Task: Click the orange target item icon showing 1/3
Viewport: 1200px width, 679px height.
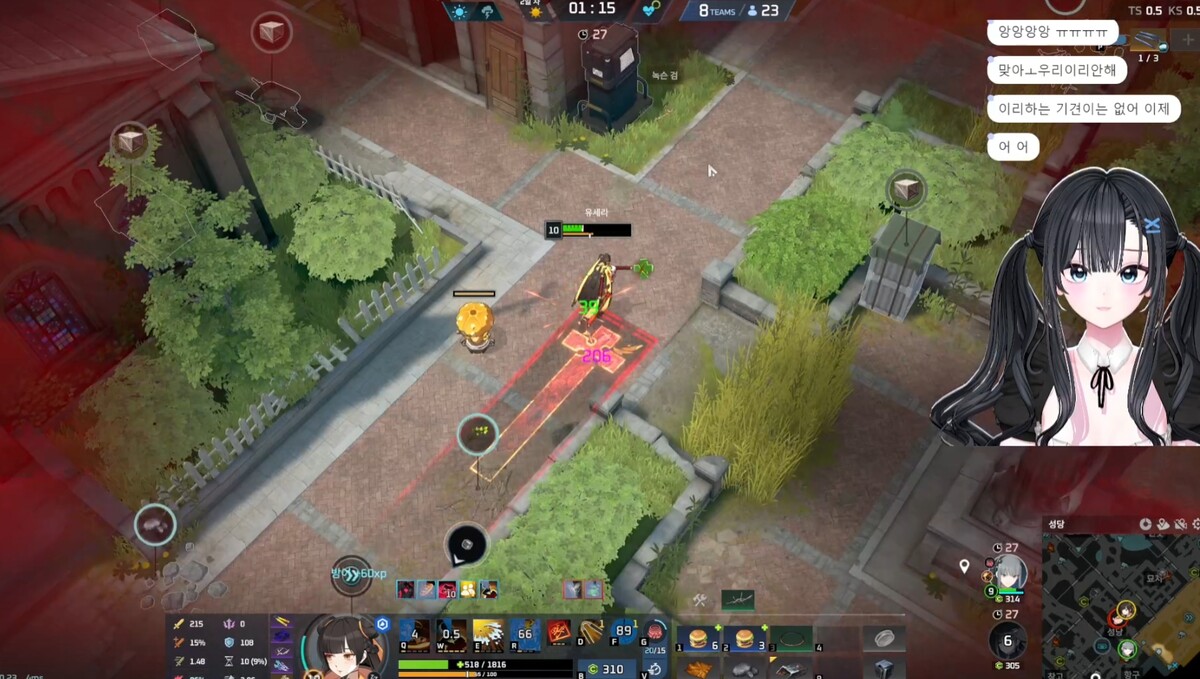Action: click(x=1149, y=40)
